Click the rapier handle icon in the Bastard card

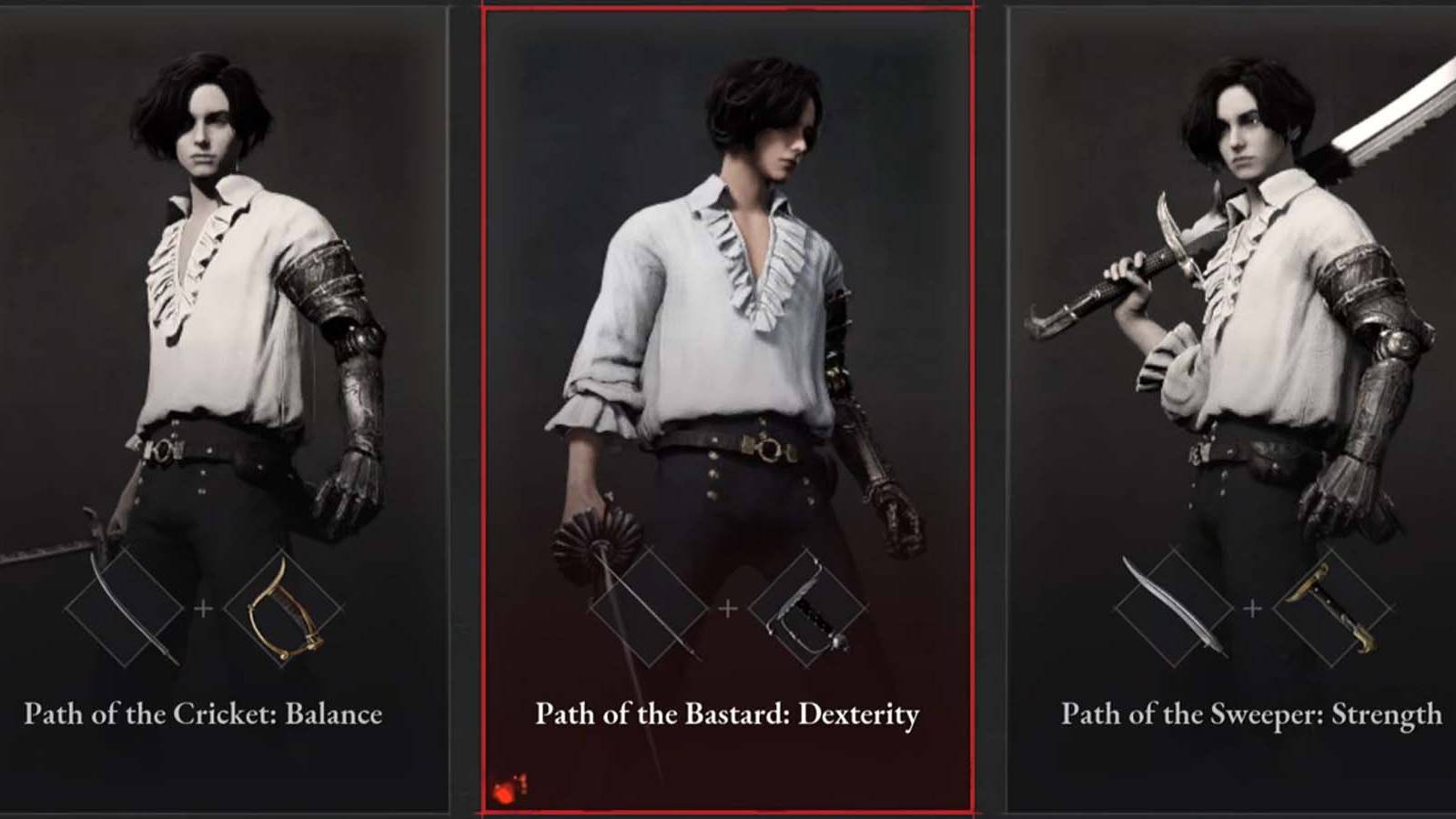pyautogui.click(x=808, y=608)
